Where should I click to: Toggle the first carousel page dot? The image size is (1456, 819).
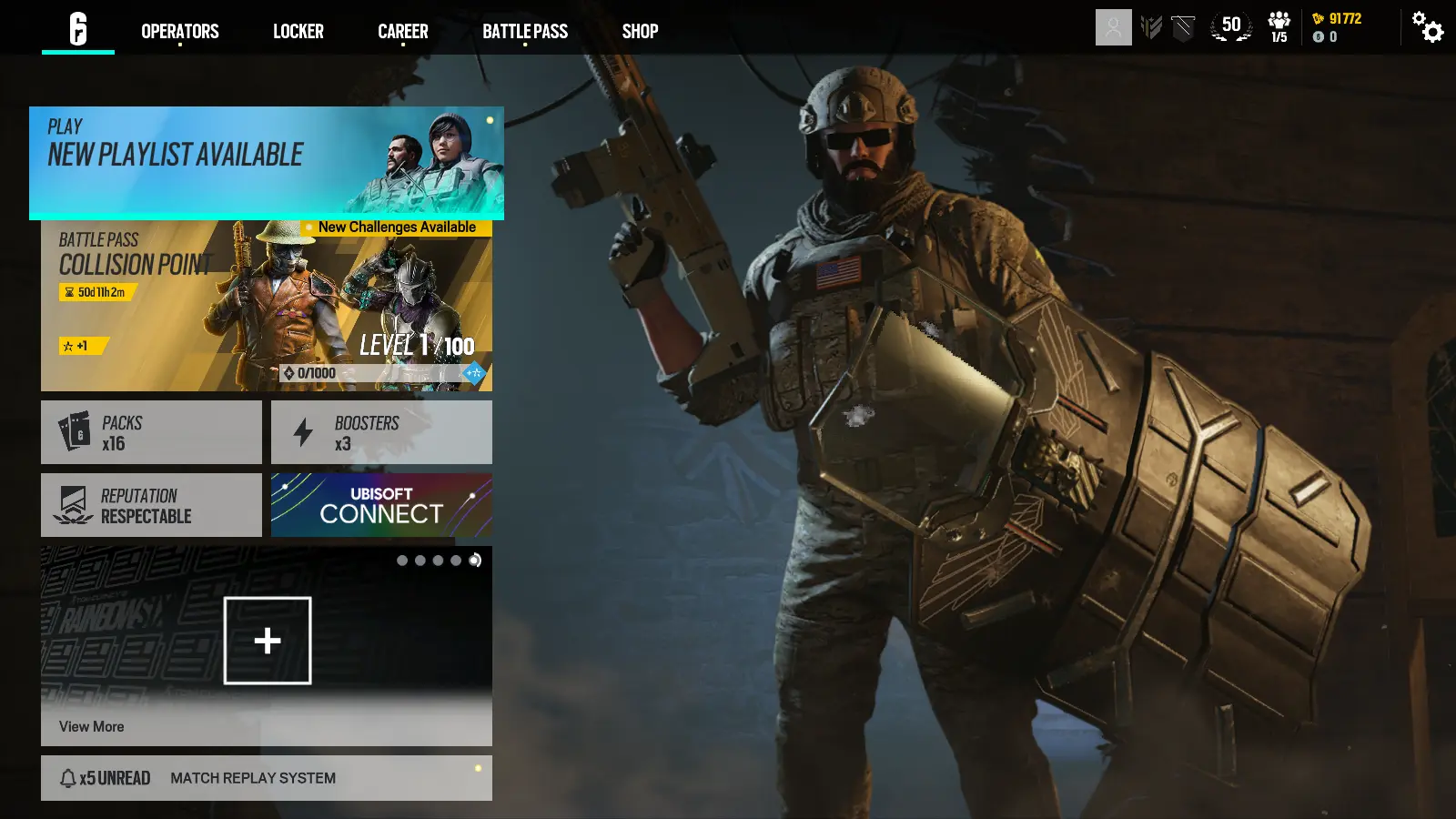(401, 561)
